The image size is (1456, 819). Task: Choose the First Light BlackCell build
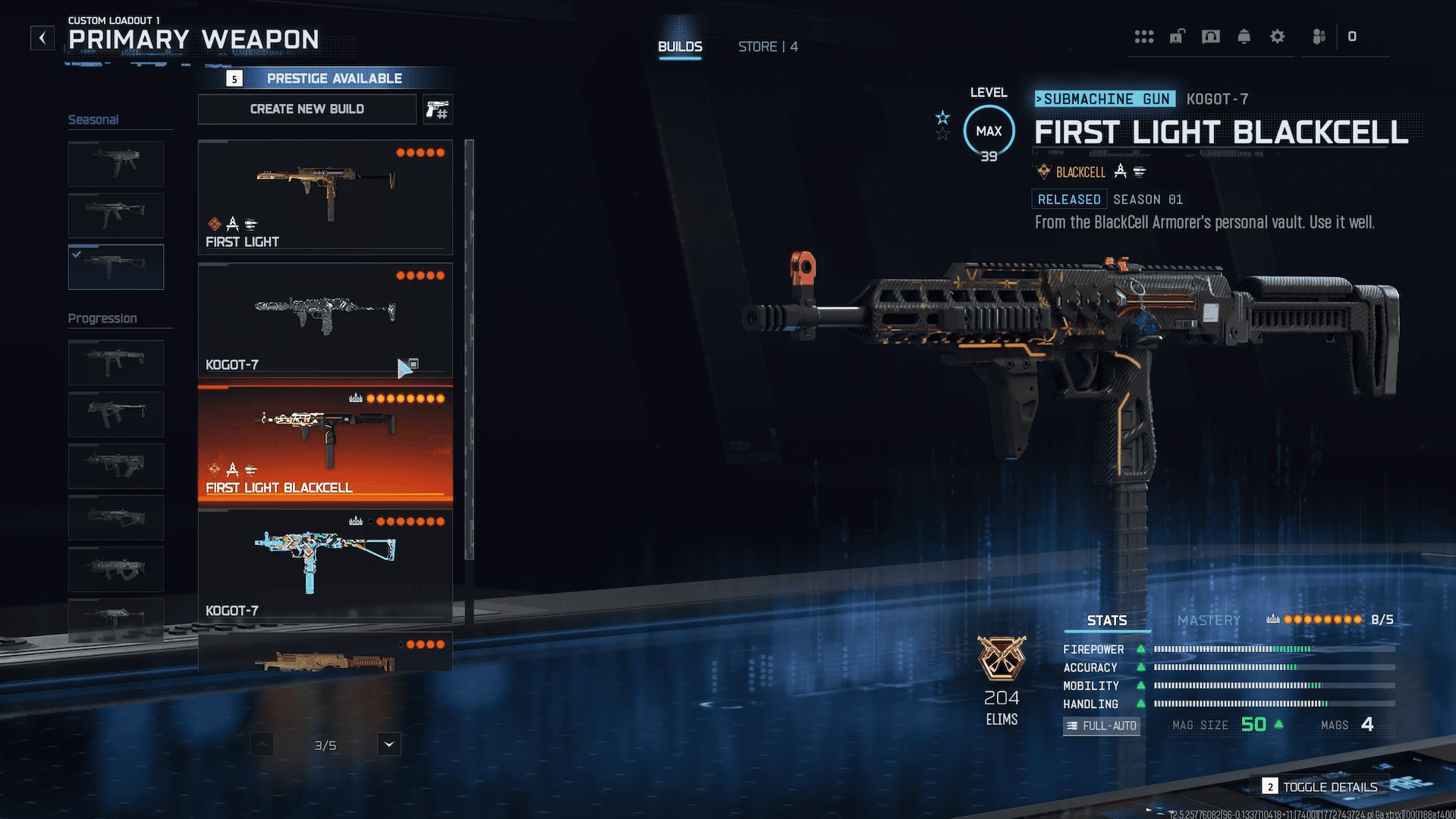(x=325, y=444)
